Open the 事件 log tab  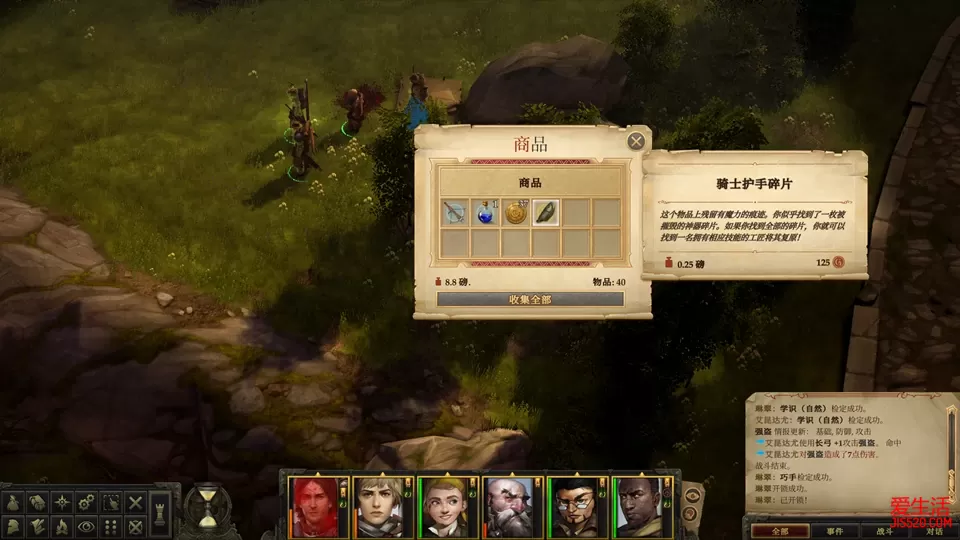coord(833,531)
